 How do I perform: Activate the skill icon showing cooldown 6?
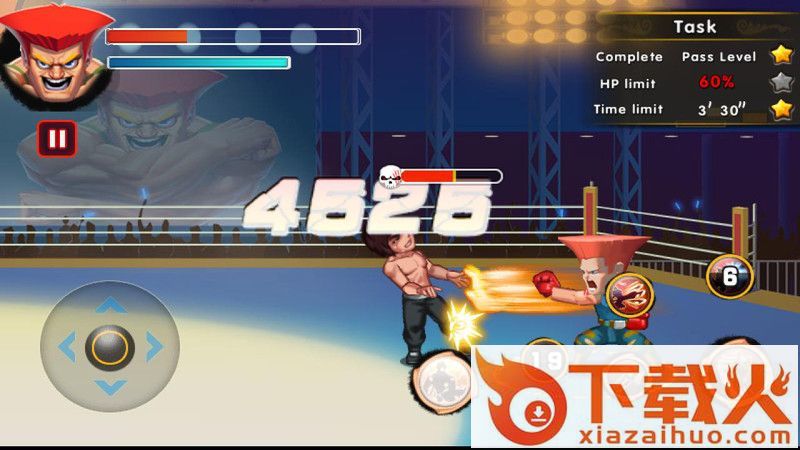tap(729, 276)
